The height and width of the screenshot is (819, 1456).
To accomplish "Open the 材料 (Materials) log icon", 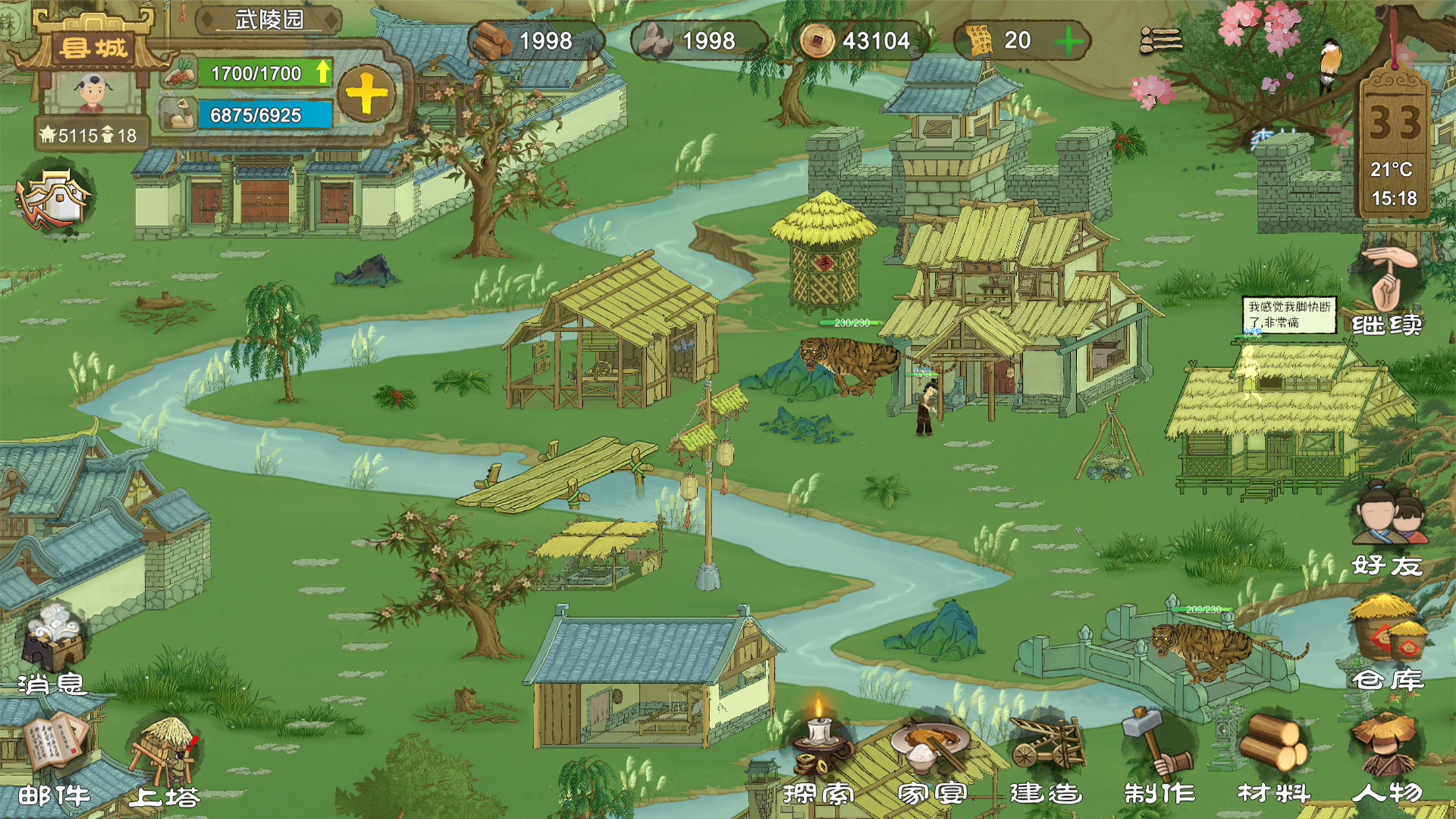I will pyautogui.click(x=1273, y=752).
